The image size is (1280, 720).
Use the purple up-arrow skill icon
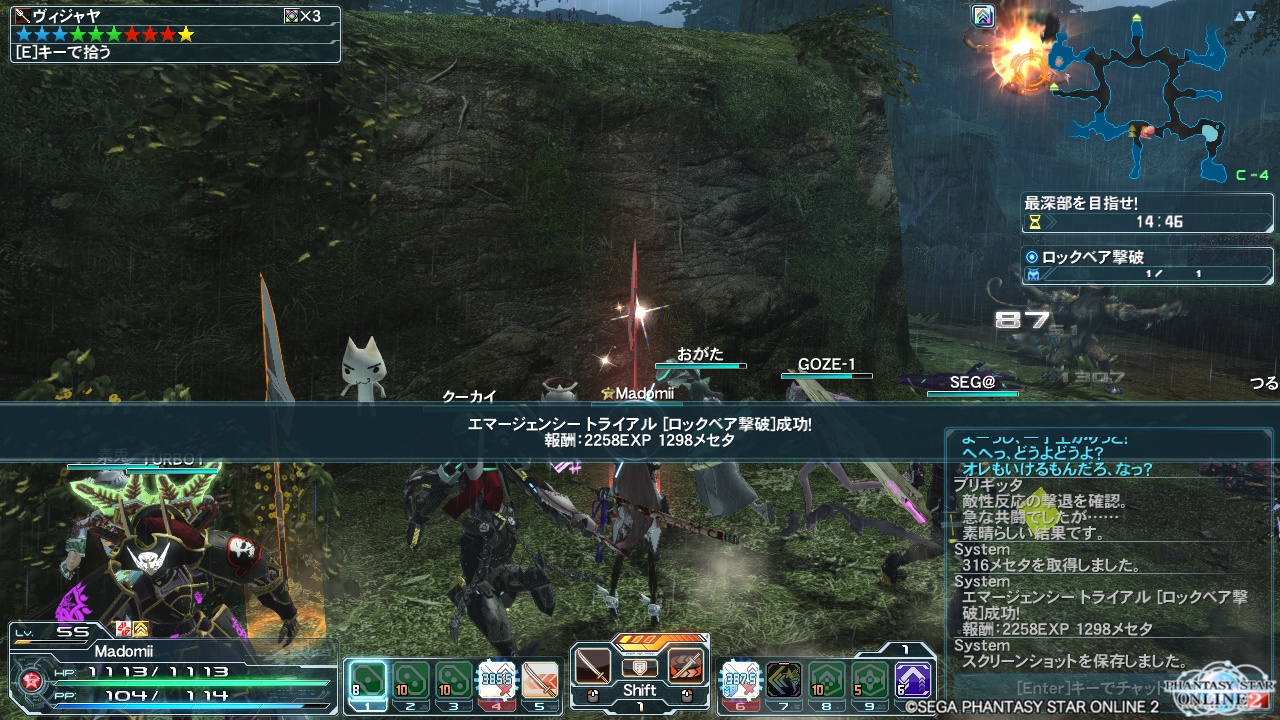(913, 680)
